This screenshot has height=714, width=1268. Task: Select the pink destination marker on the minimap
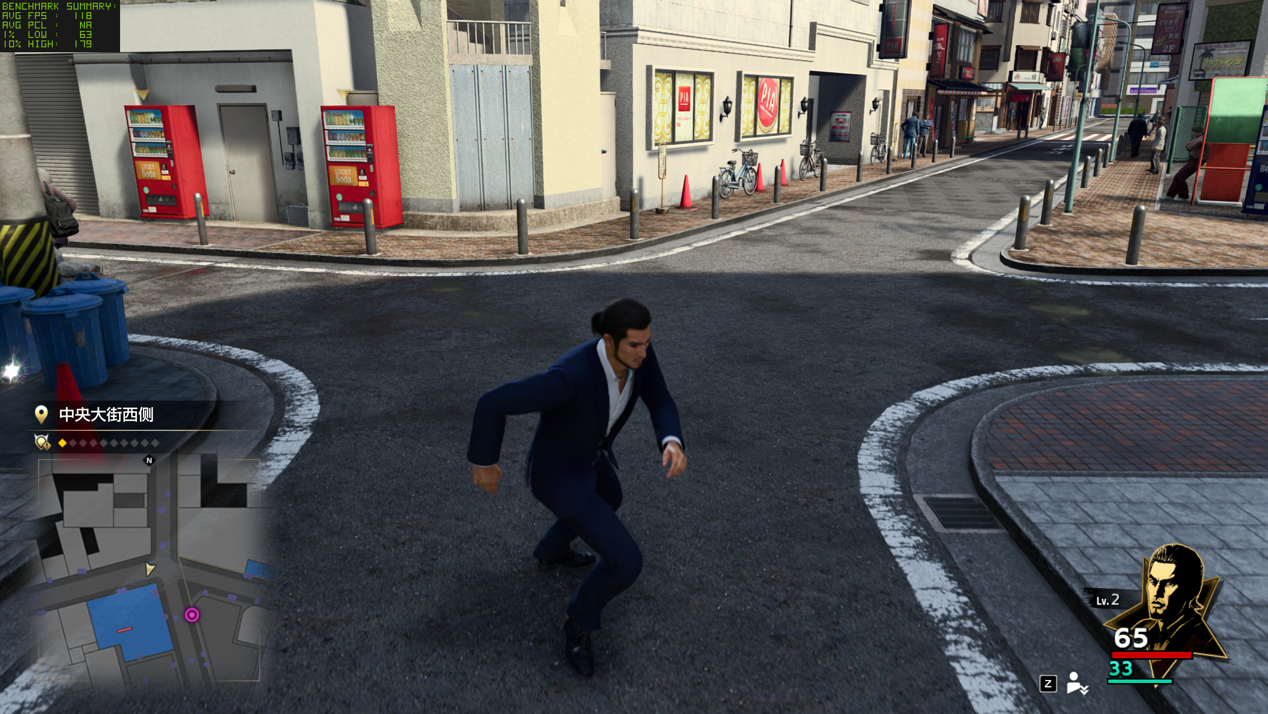coord(192,615)
